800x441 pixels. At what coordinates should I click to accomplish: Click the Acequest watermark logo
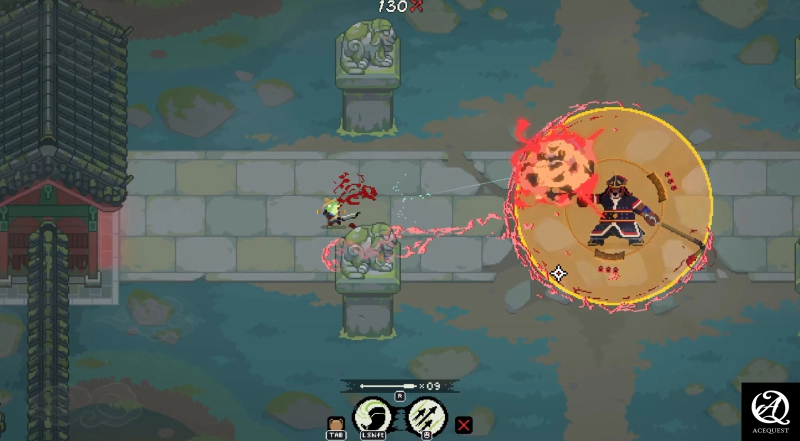(x=769, y=409)
